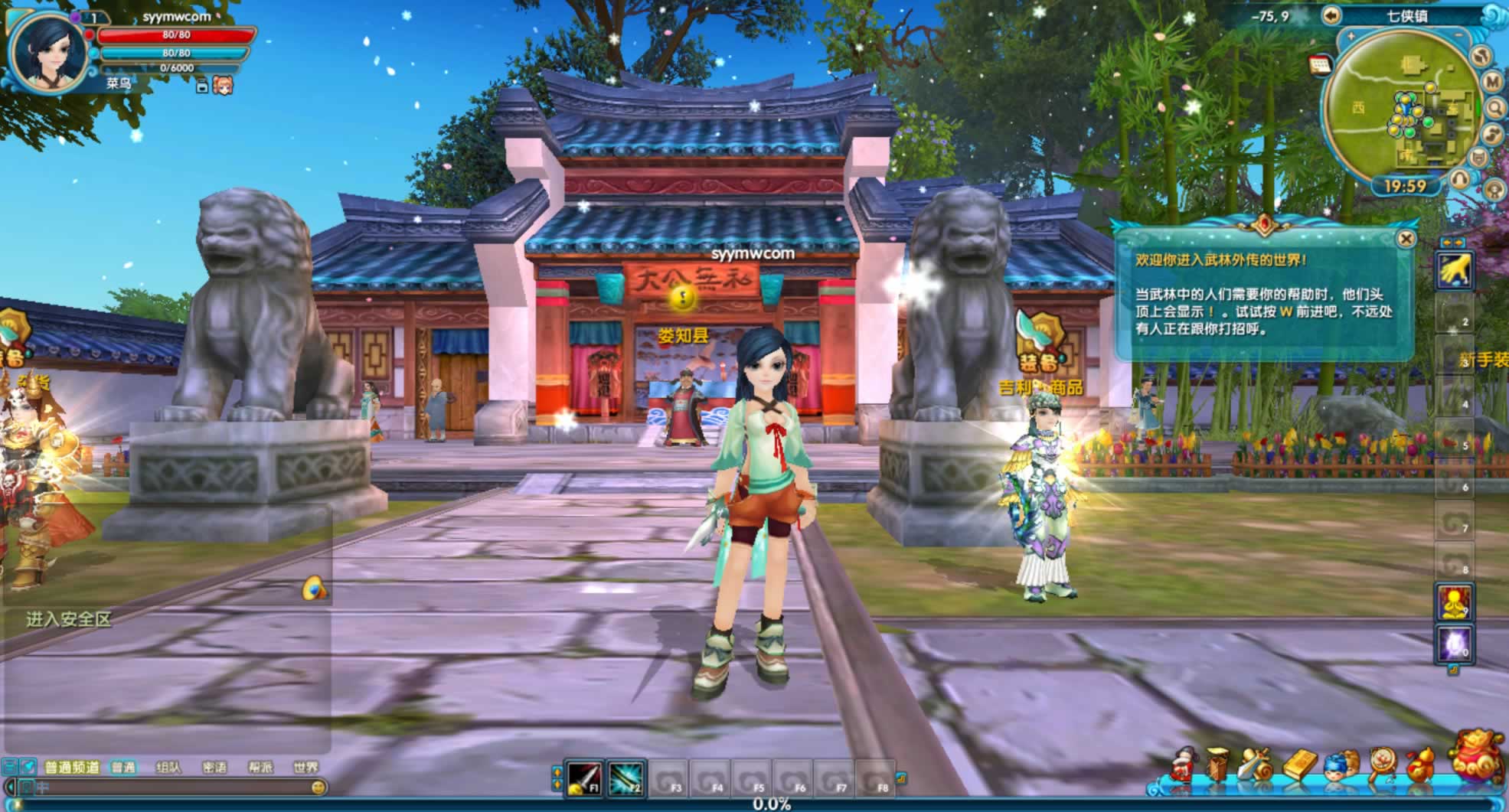Close the welcome tutorial tip panel
Viewport: 1509px width, 812px height.
[x=1406, y=239]
